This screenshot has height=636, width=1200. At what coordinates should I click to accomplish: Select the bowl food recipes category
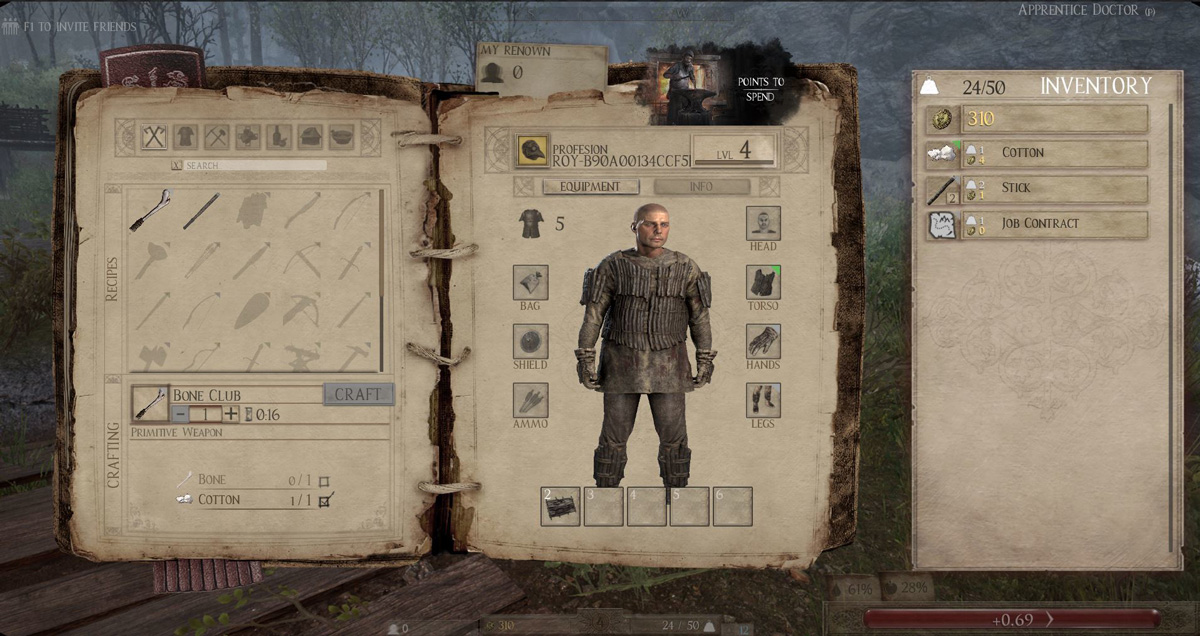coord(341,137)
